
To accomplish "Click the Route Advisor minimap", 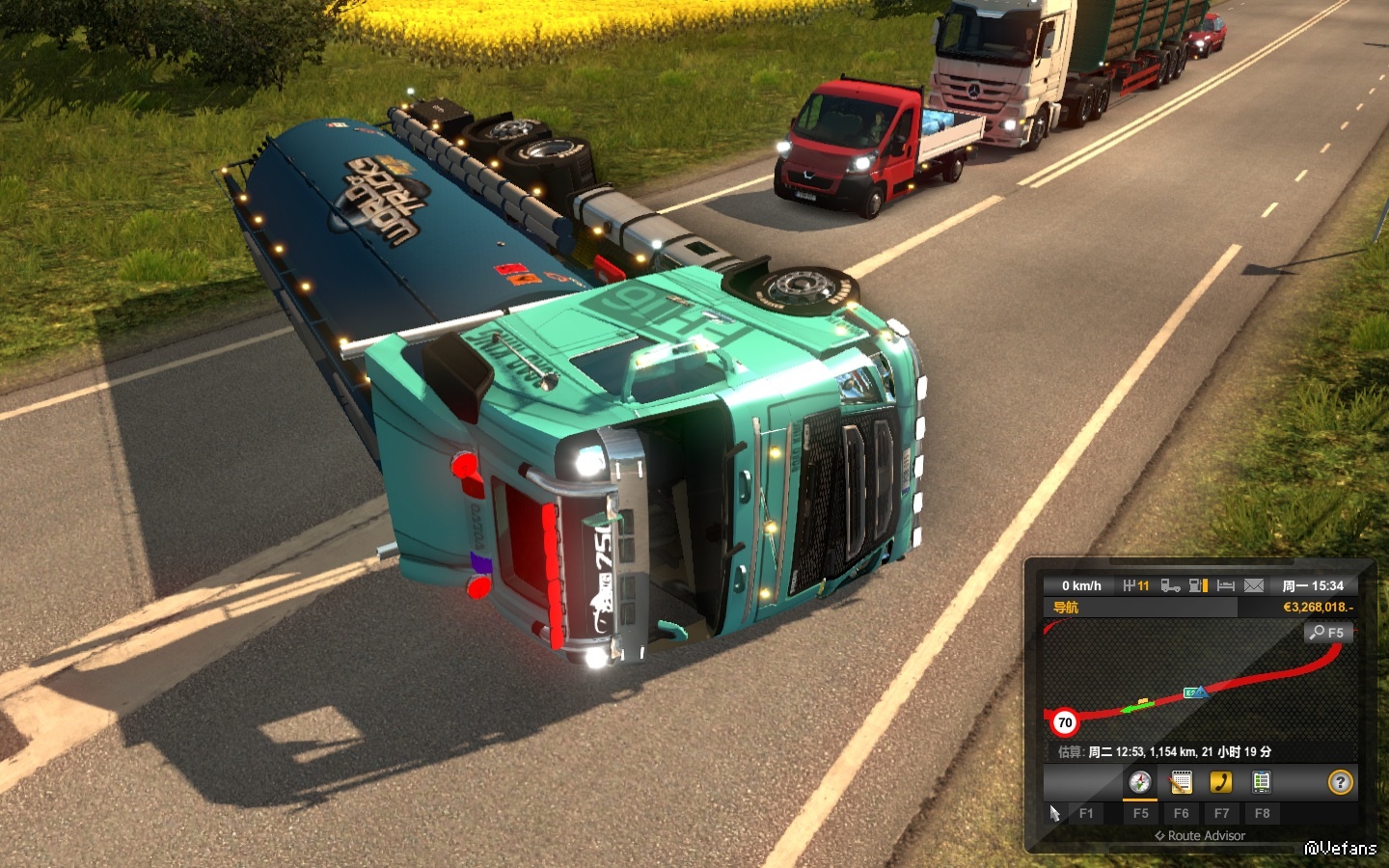I will click(1196, 685).
